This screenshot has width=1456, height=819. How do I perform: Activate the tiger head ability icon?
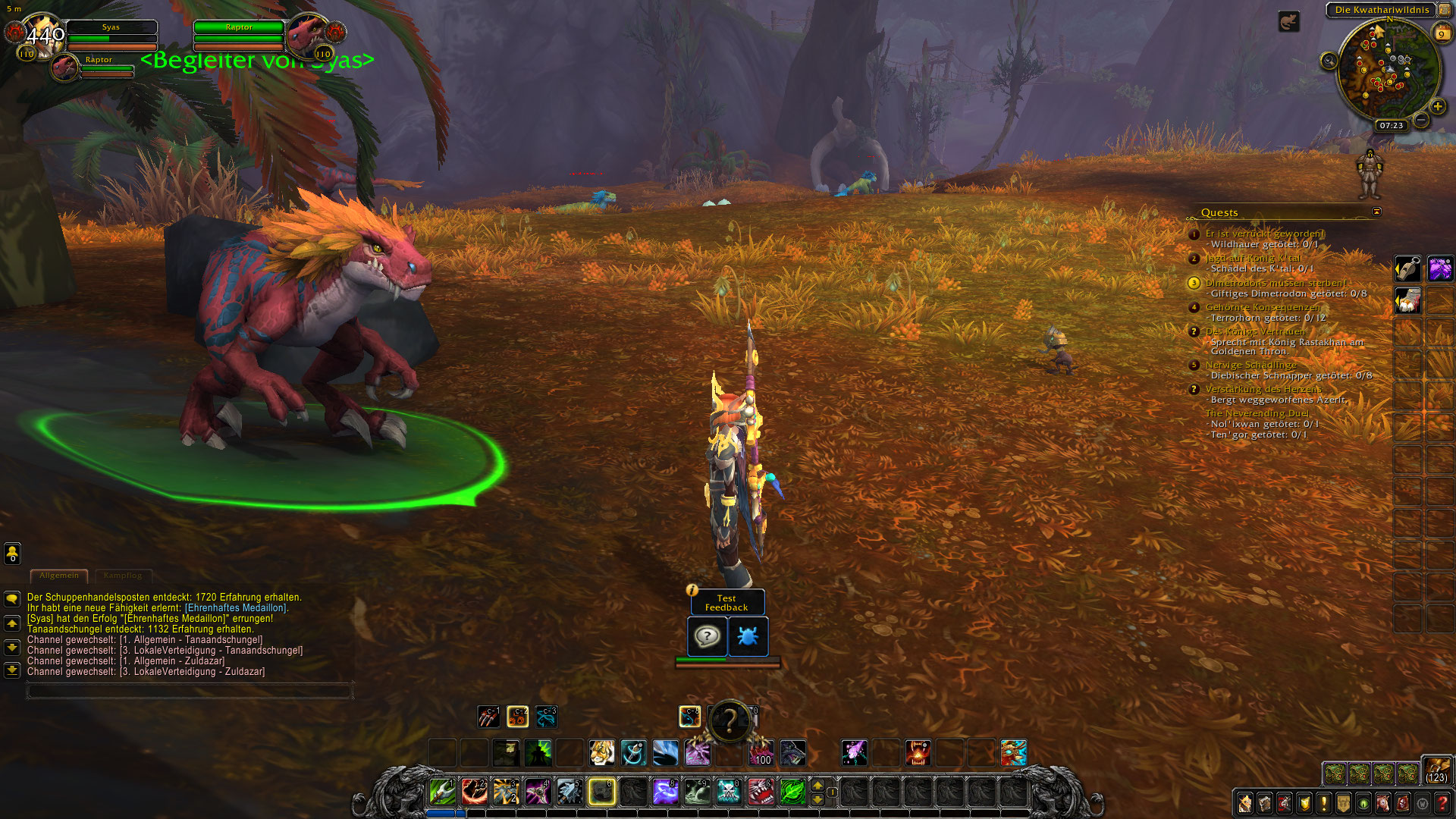pyautogui.click(x=601, y=752)
